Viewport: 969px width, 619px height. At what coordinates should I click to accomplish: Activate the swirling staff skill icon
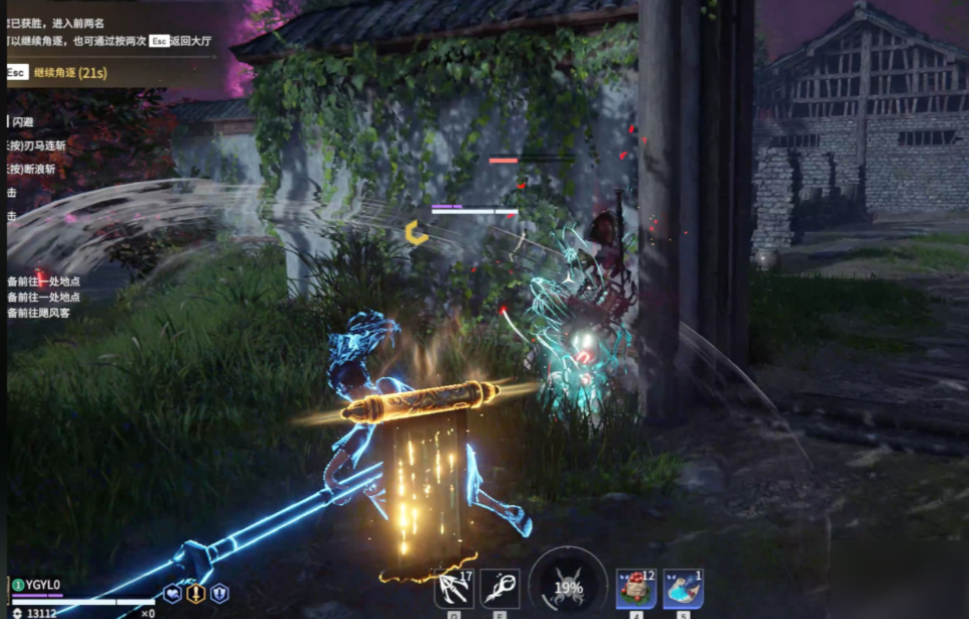point(499,588)
